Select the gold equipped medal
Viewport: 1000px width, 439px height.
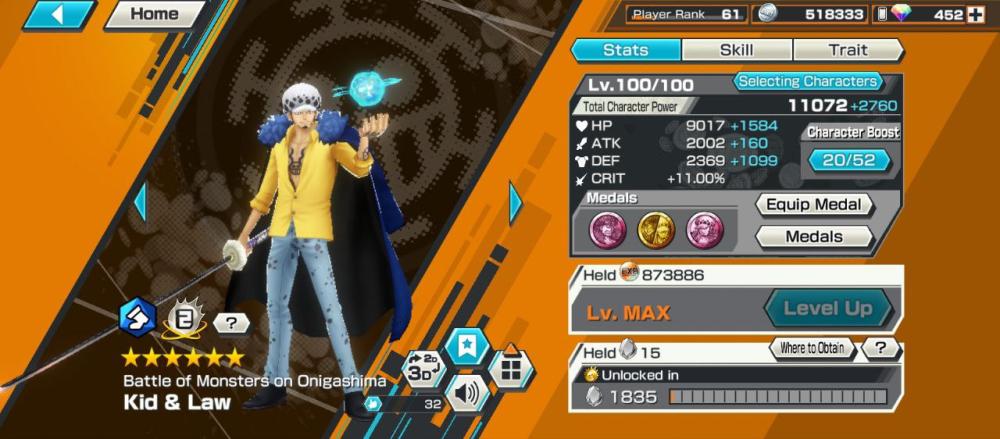click(656, 230)
